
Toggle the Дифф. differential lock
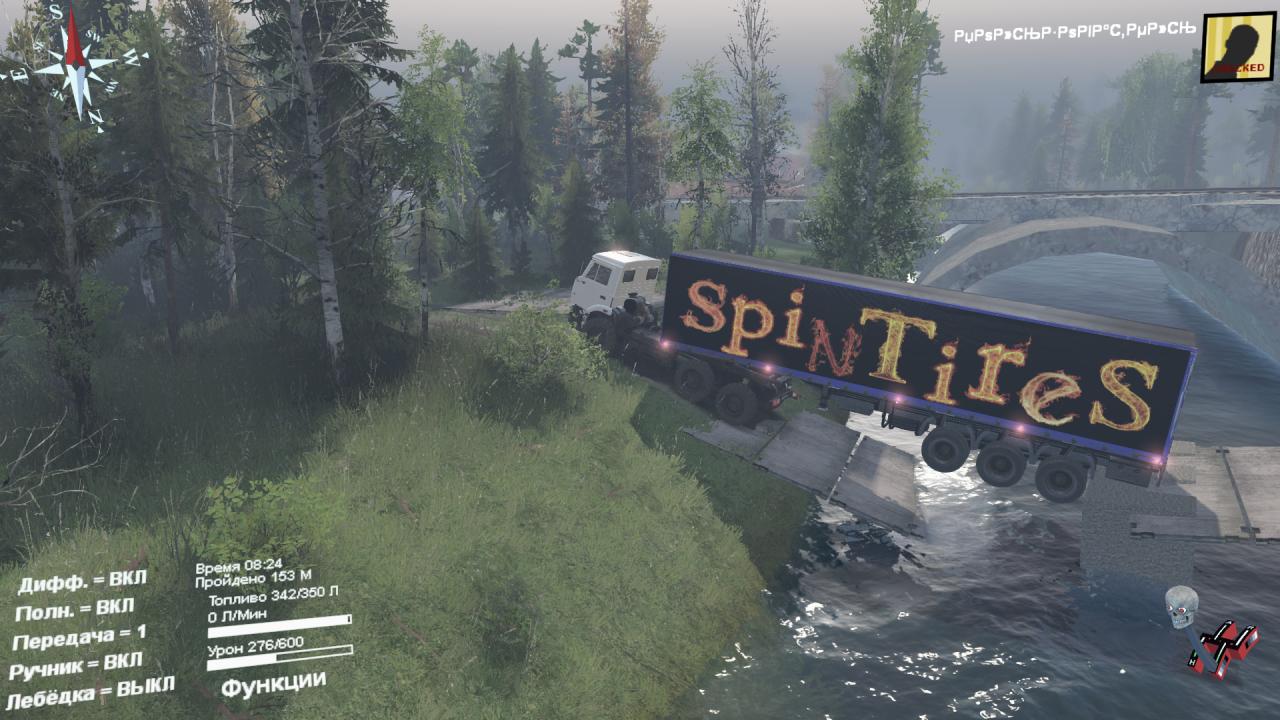[x=82, y=582]
